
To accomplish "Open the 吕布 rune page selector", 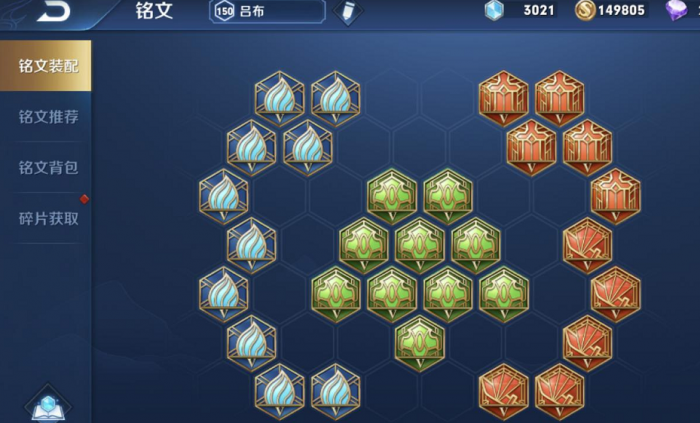I will 267,11.
